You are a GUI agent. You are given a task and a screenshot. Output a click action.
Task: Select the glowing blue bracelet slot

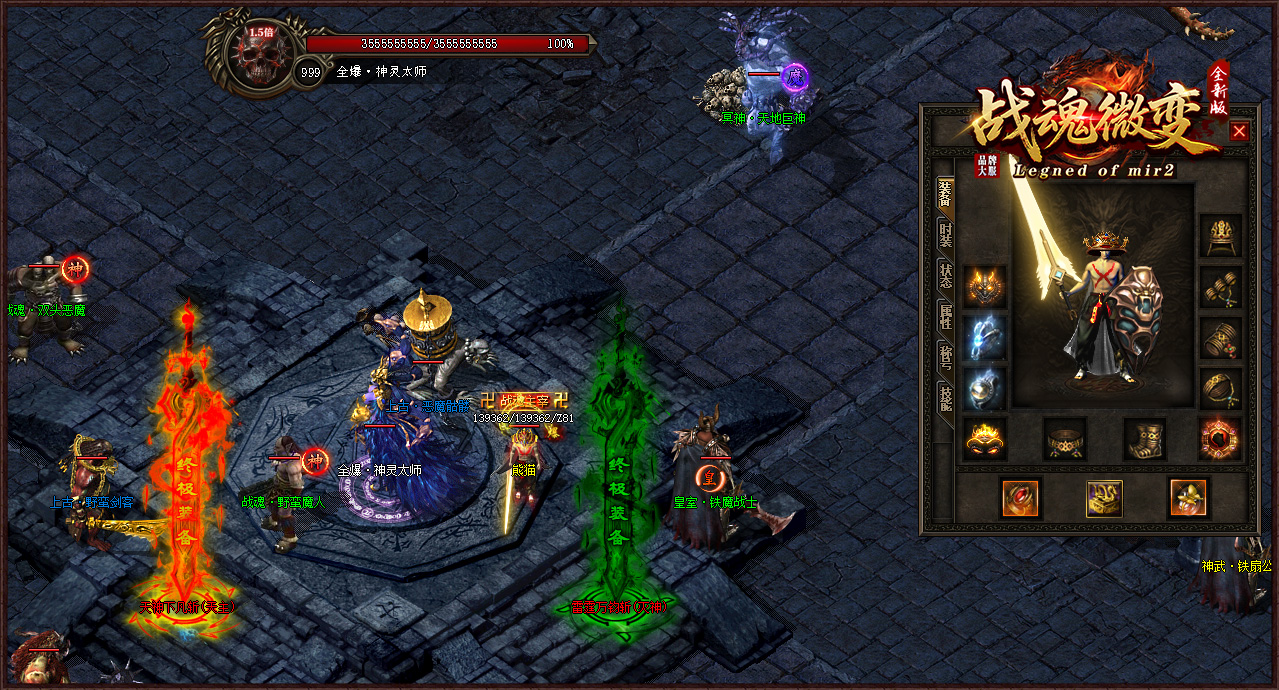click(985, 338)
